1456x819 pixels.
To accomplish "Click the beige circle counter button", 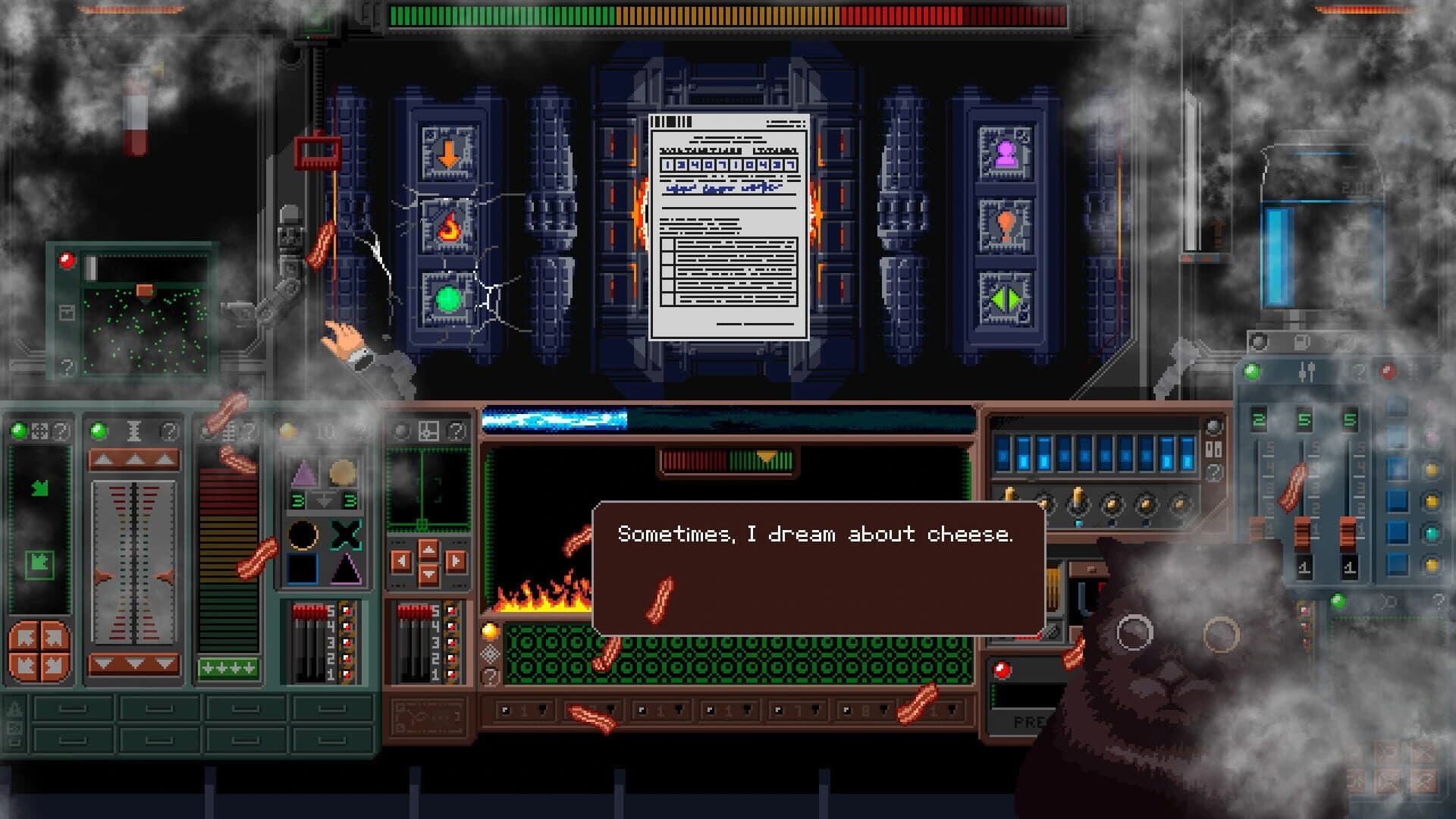I will click(x=341, y=473).
